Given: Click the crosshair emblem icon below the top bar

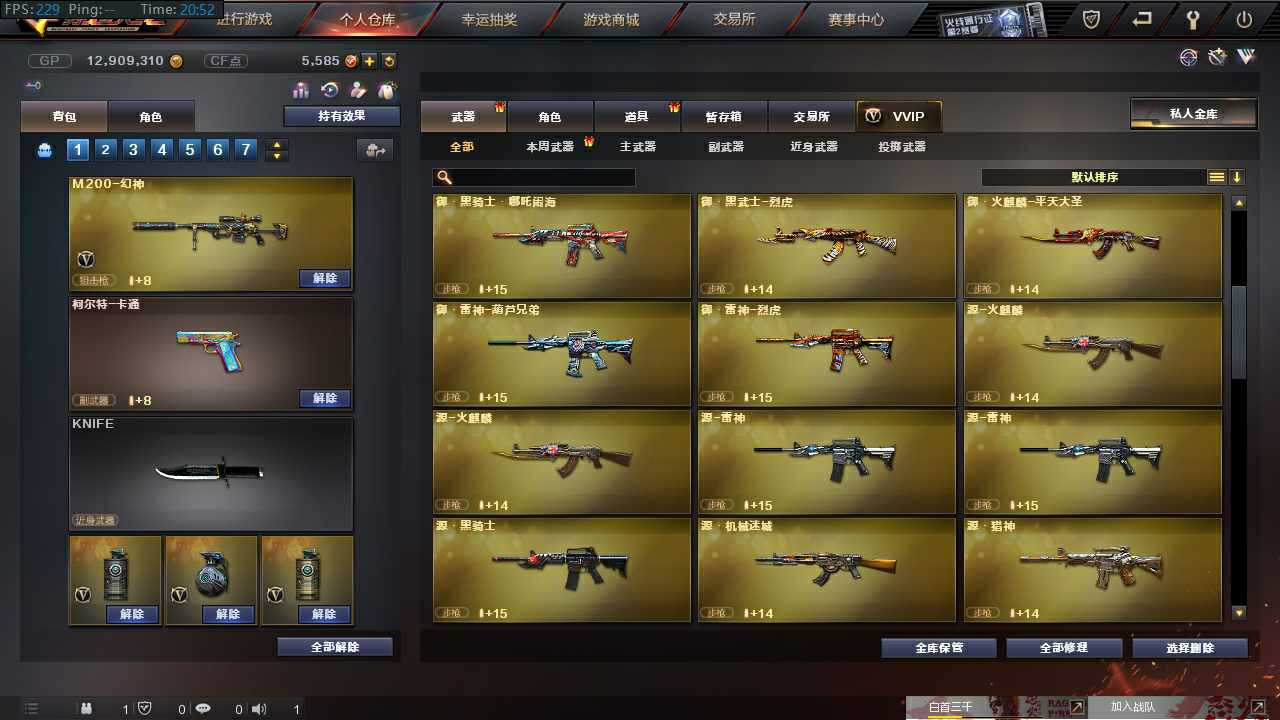Looking at the screenshot, I should (x=1188, y=57).
